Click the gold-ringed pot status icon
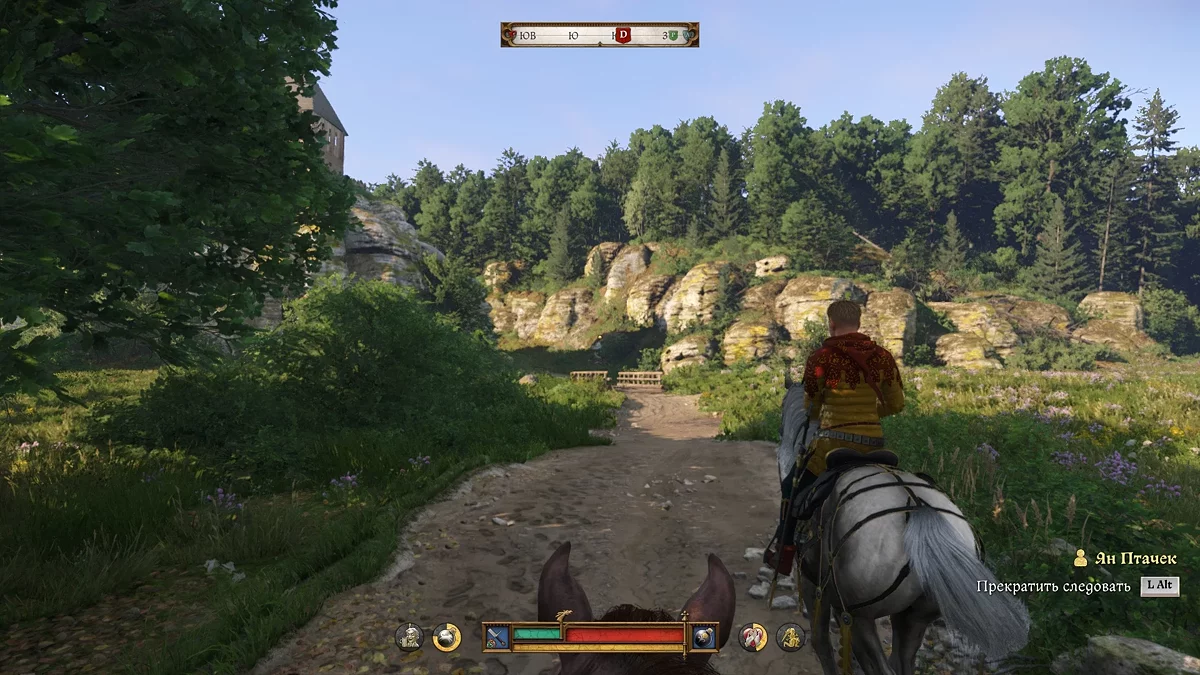This screenshot has height=675, width=1200. (x=446, y=637)
